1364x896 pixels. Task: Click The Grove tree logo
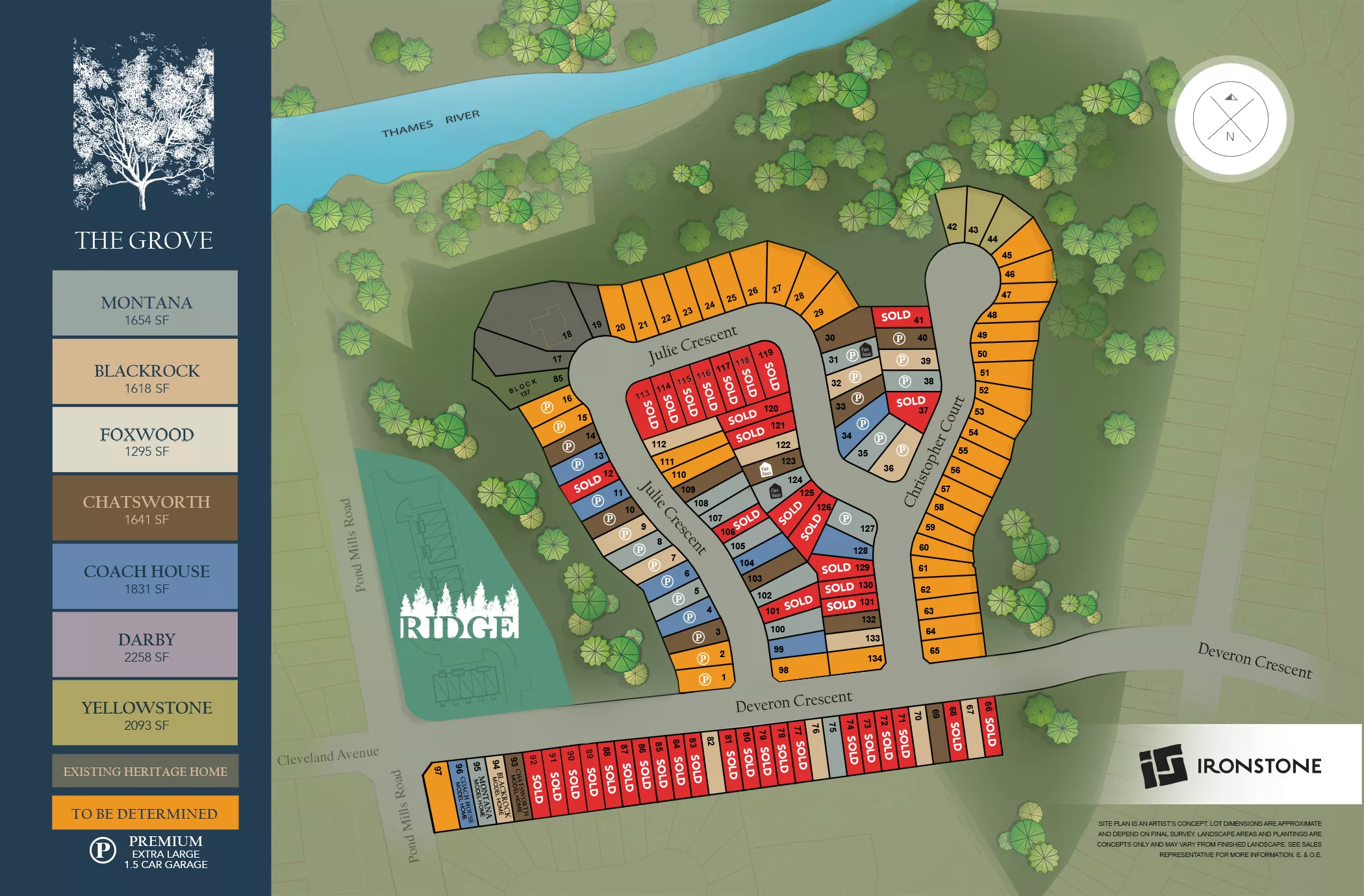click(144, 123)
